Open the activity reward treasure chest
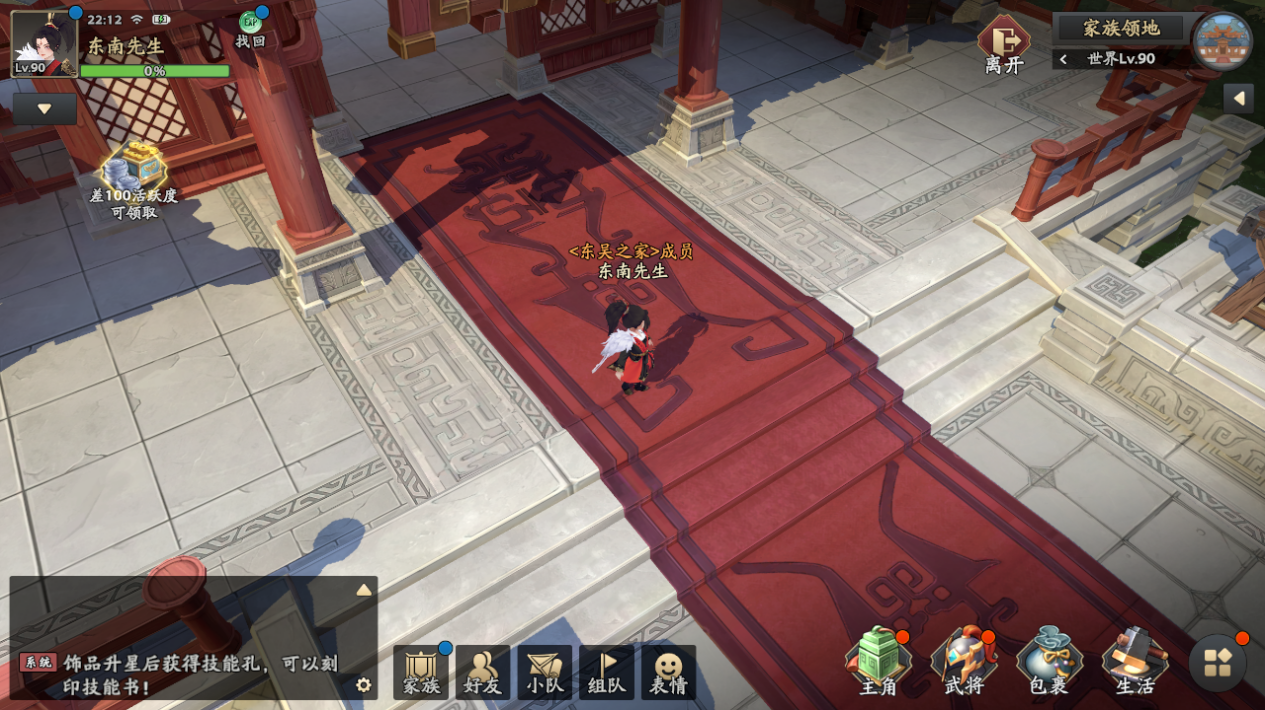 point(133,167)
